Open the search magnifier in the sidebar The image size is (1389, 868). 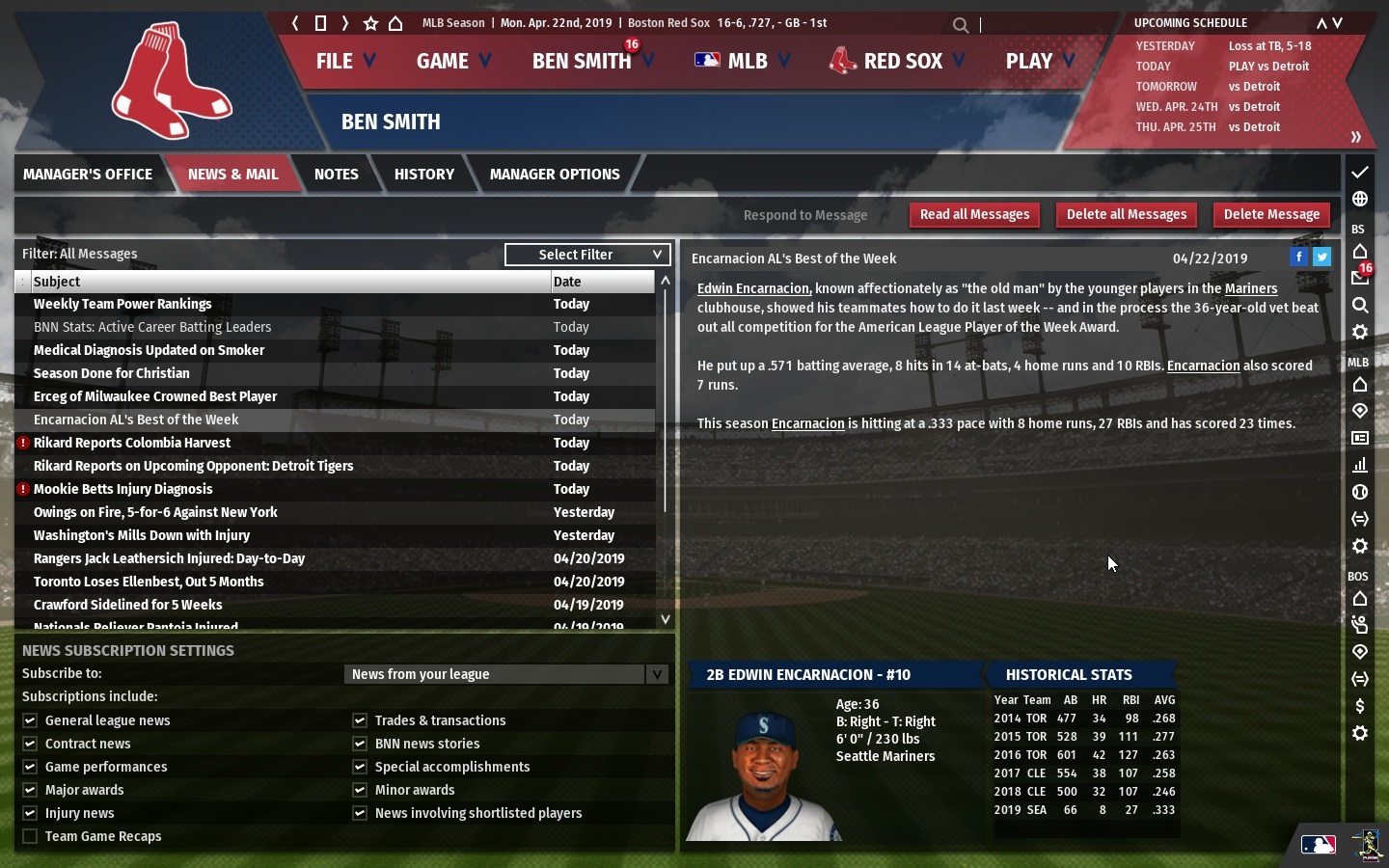pos(1360,306)
